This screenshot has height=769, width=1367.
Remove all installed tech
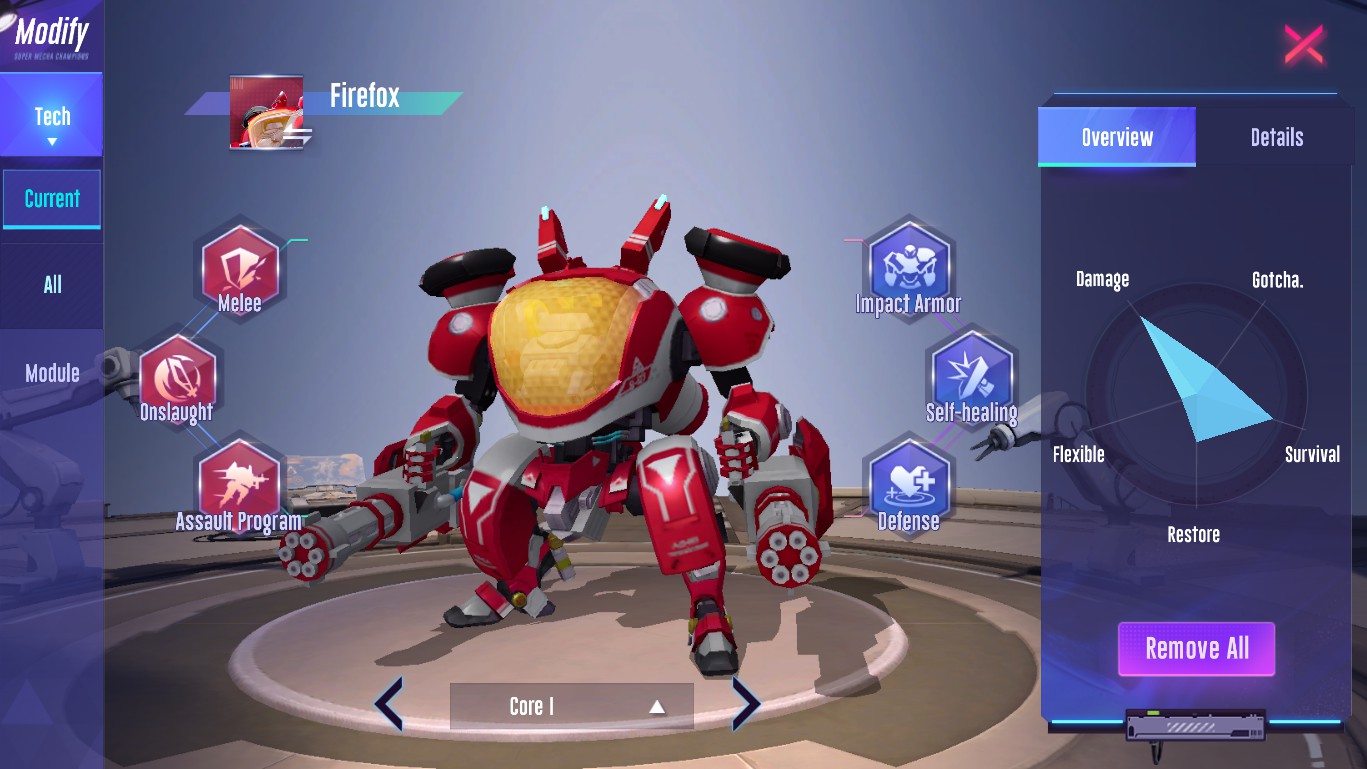tap(1196, 649)
